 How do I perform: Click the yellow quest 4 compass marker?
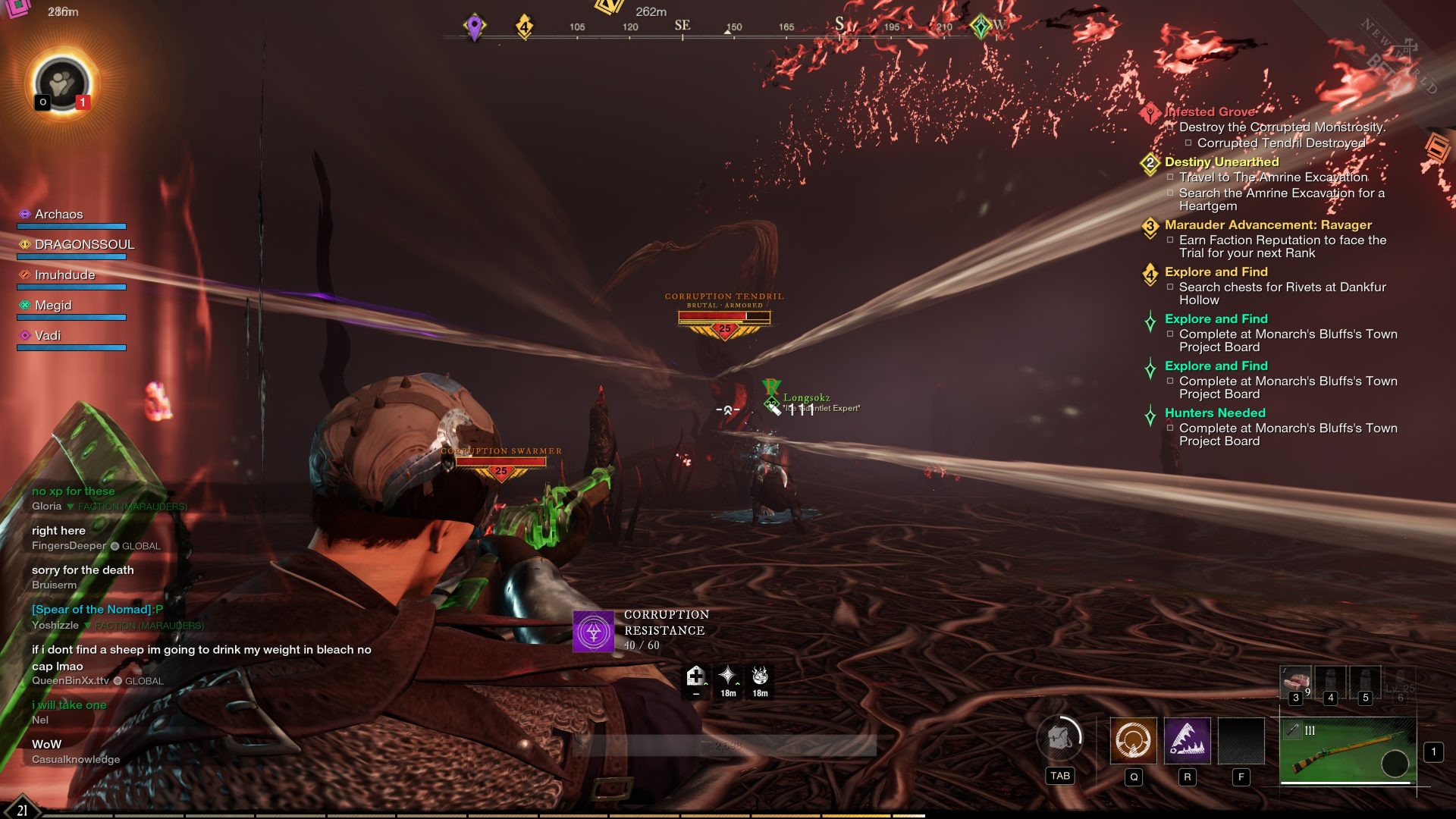coord(524,27)
